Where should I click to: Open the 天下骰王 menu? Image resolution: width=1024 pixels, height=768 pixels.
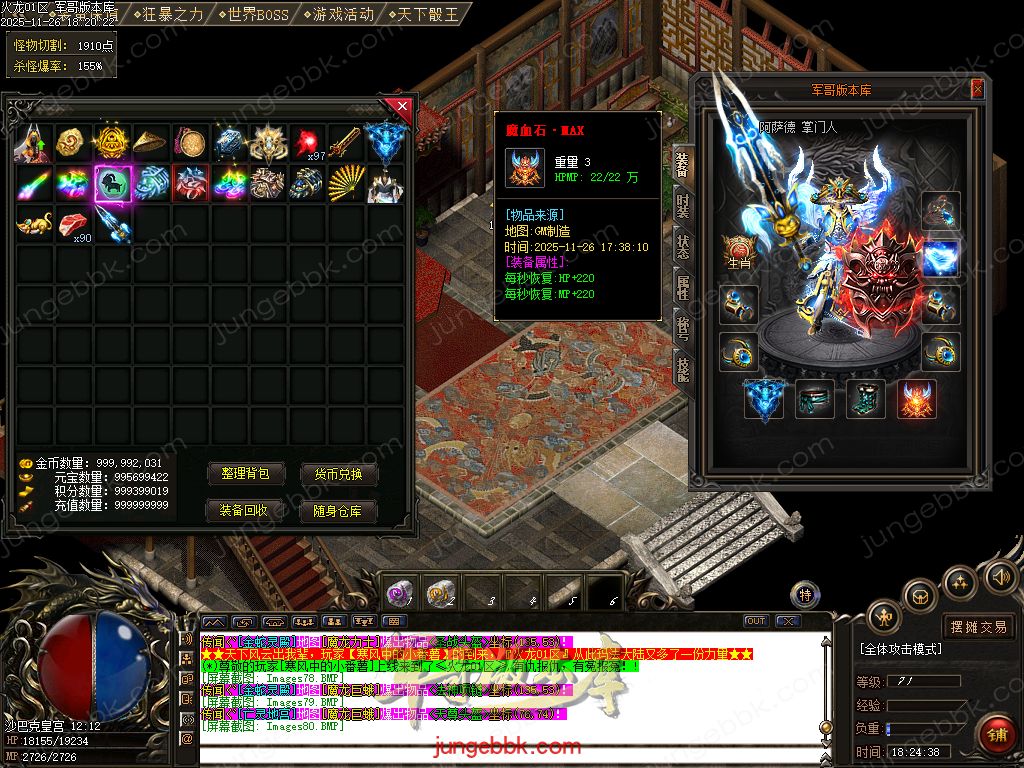[424, 14]
